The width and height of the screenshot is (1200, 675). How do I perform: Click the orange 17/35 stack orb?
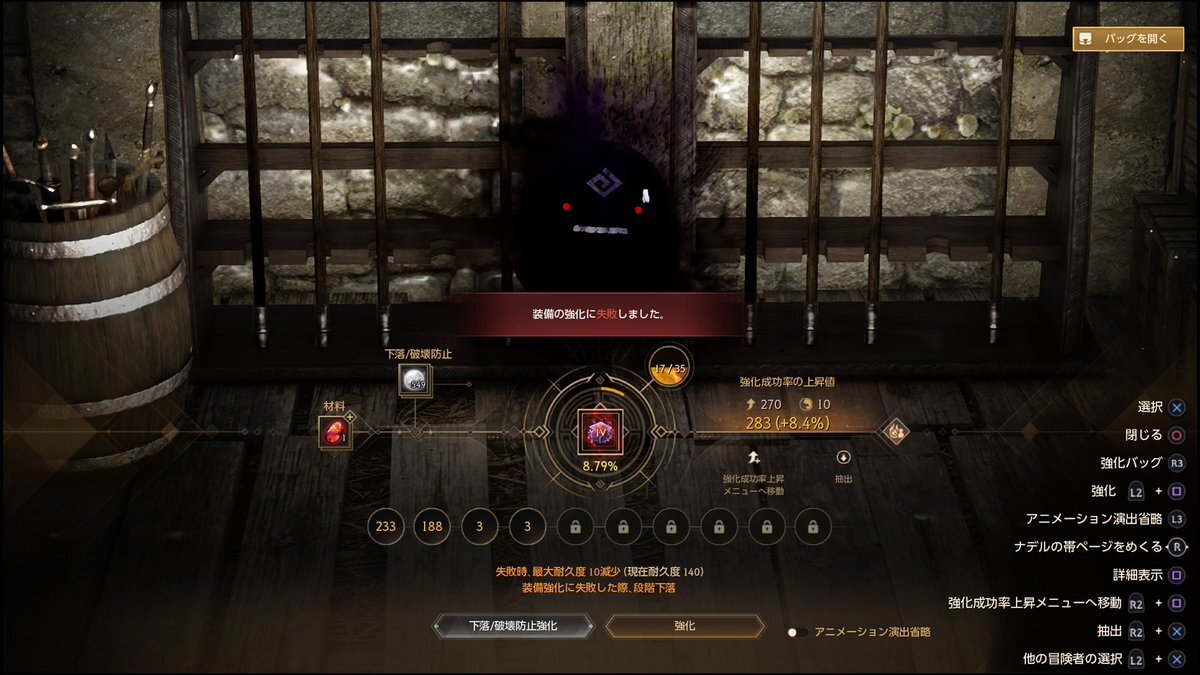coord(667,370)
